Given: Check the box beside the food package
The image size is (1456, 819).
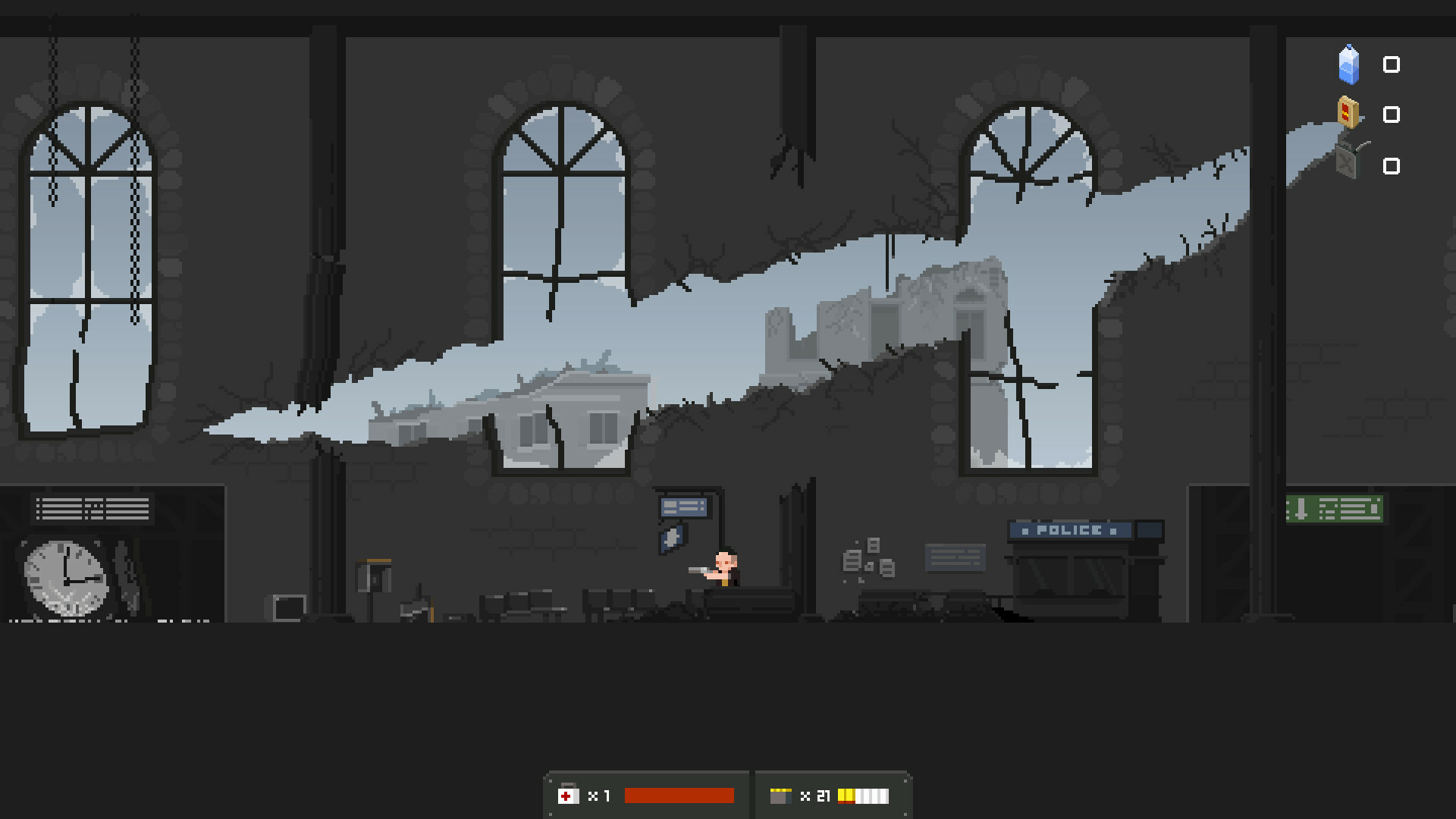Looking at the screenshot, I should tap(1392, 115).
